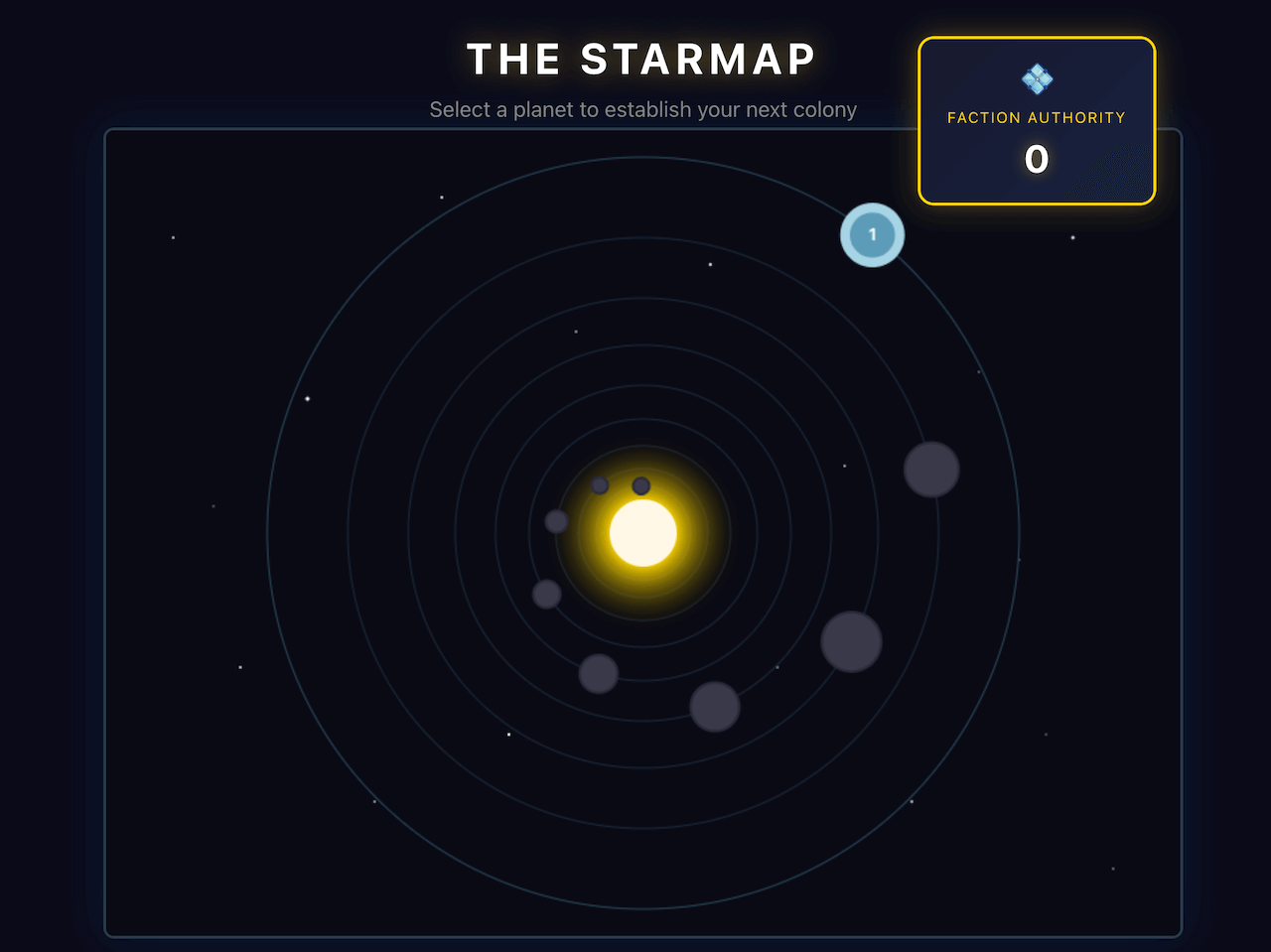Click the THE STARMAP title

pyautogui.click(x=641, y=60)
